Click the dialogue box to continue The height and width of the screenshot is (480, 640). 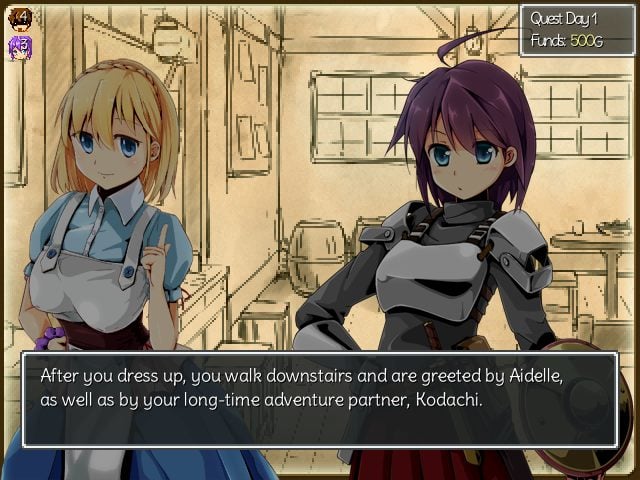click(320, 399)
